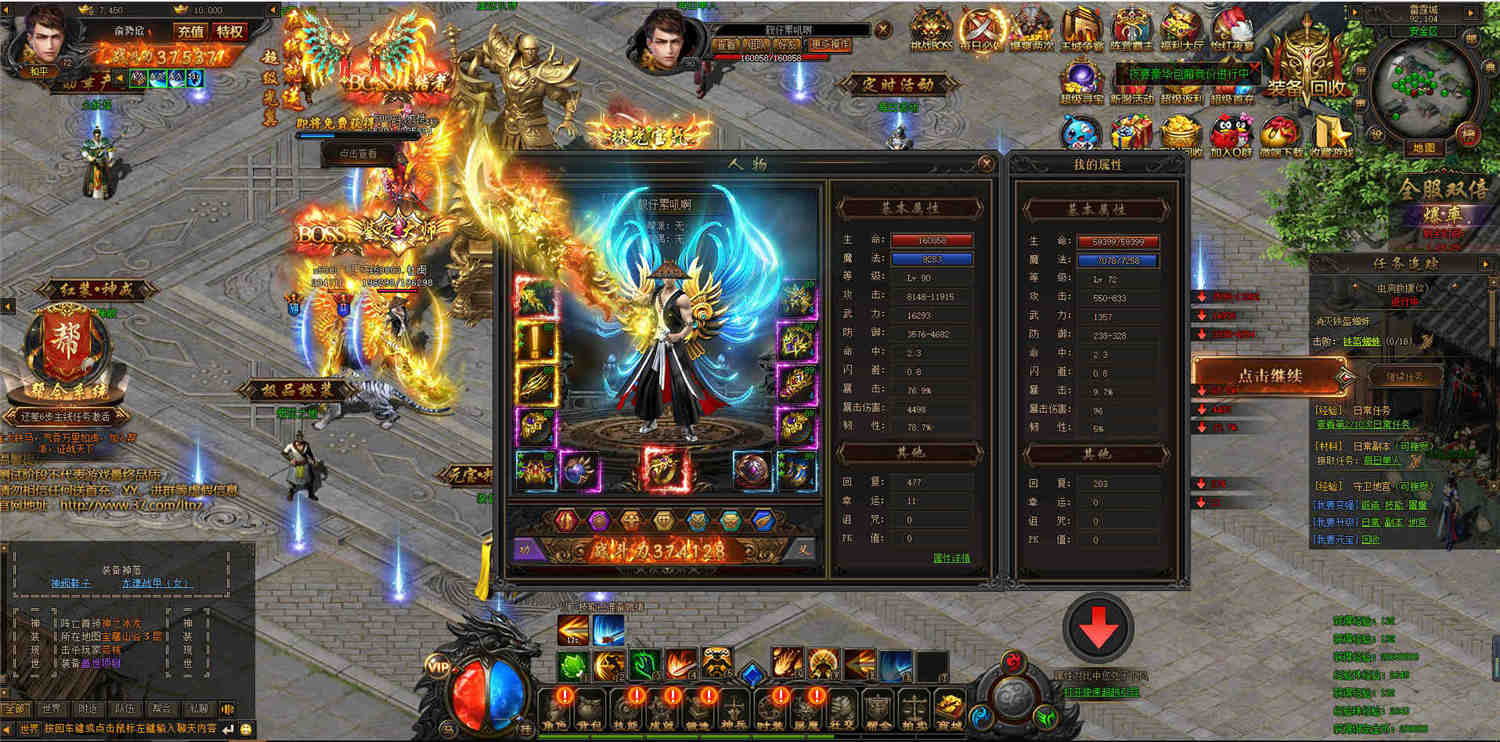
Task: Click the 点击查看 view button
Action: coord(357,154)
